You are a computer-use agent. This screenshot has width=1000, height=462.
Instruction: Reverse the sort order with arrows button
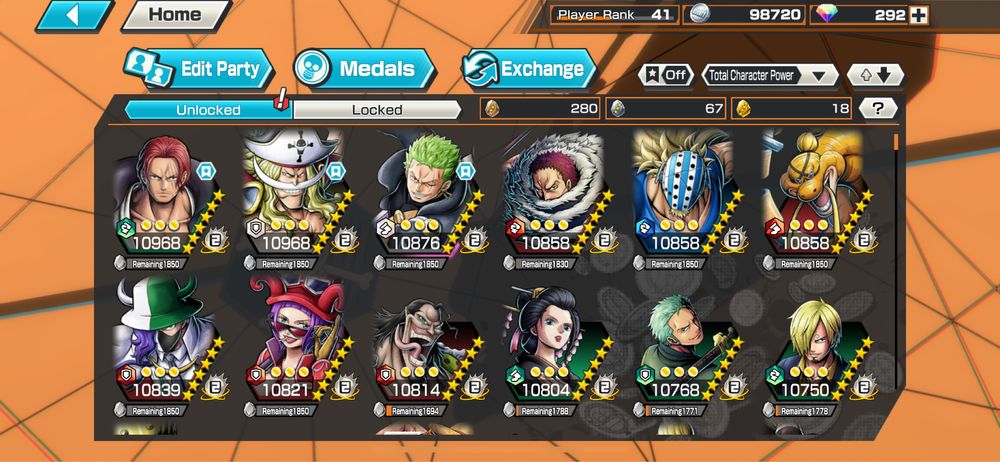[x=875, y=75]
